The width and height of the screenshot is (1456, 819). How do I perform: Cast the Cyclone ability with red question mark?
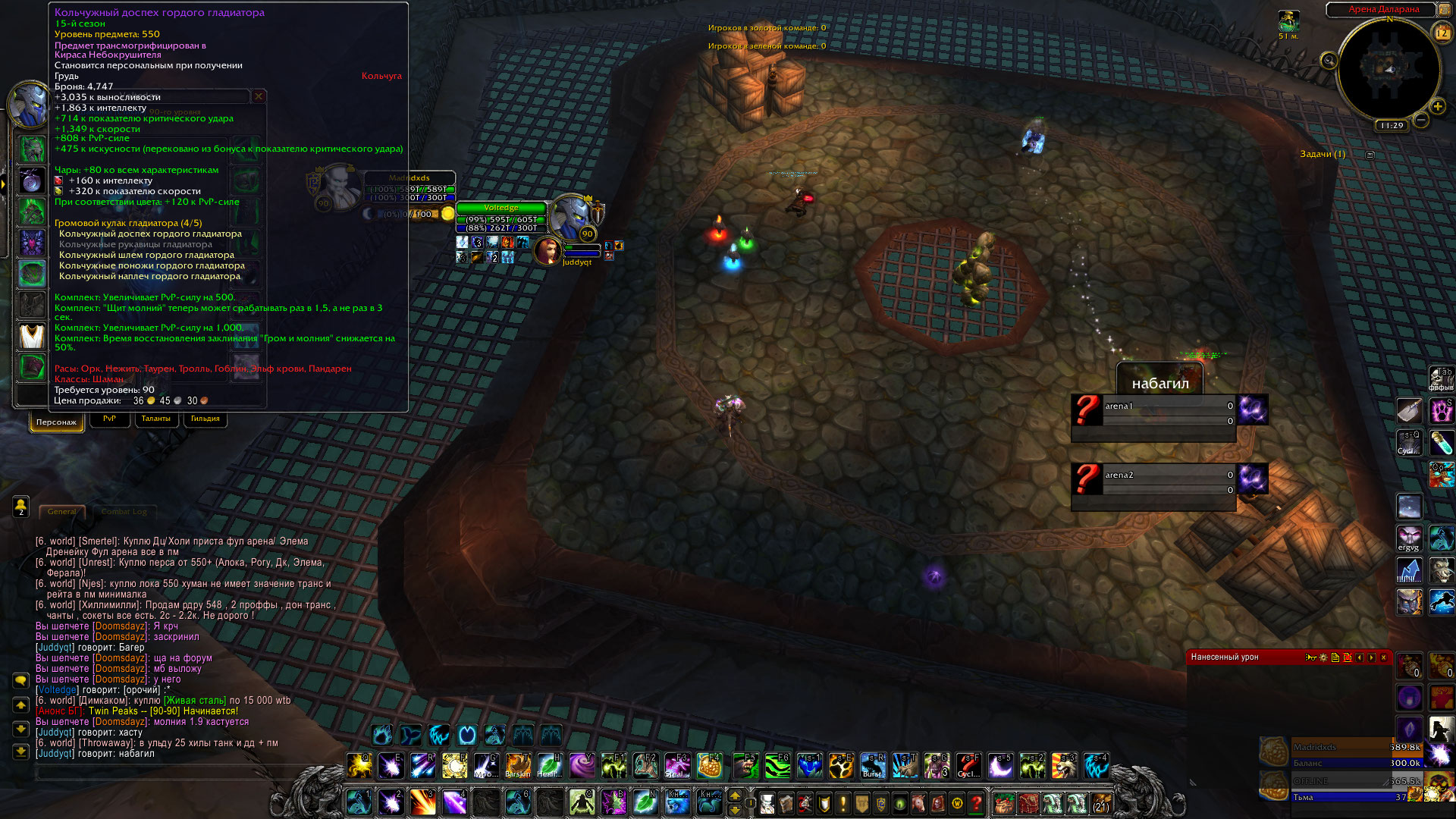pyautogui.click(x=968, y=766)
